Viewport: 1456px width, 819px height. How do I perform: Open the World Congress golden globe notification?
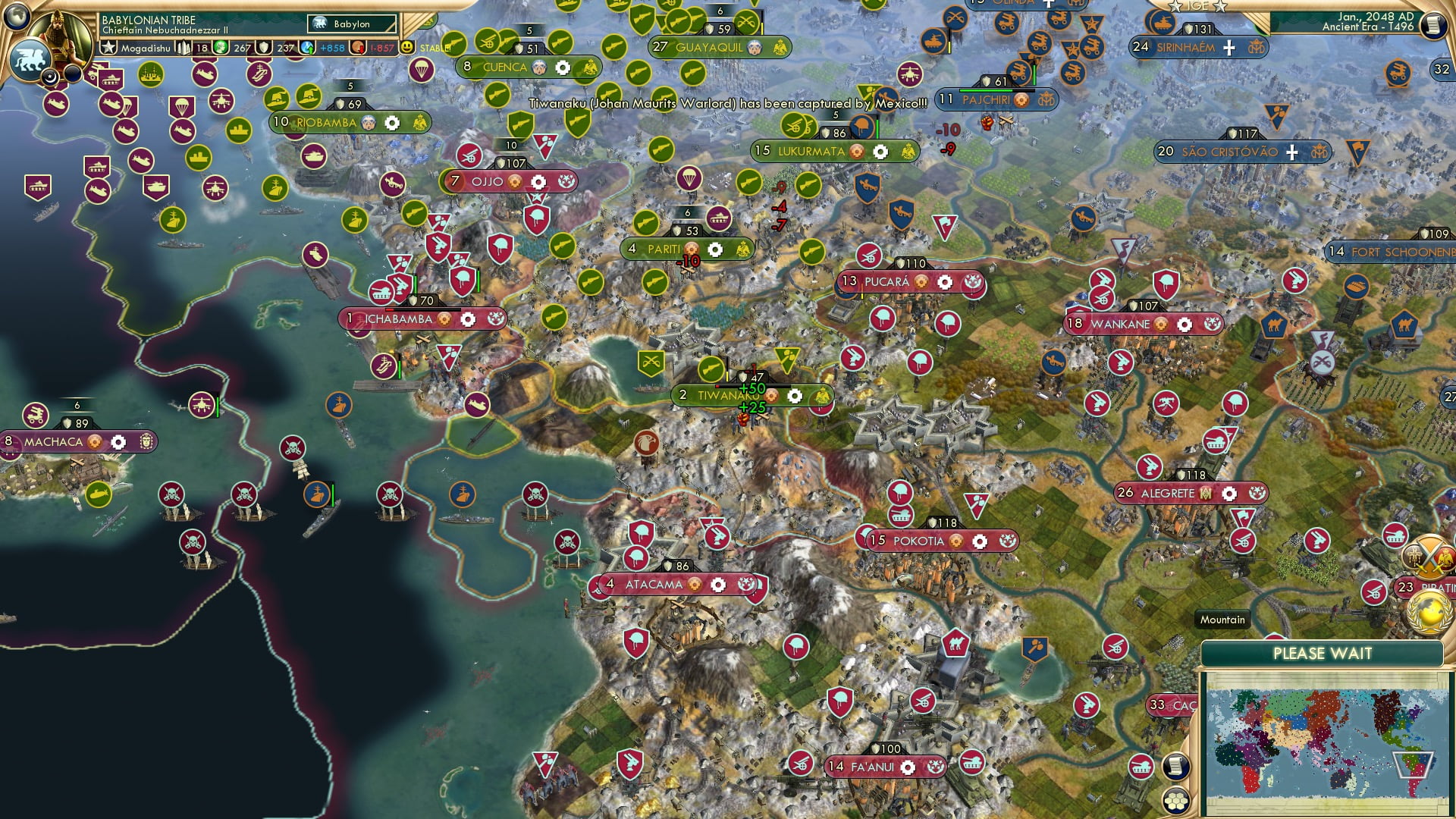(x=1429, y=611)
